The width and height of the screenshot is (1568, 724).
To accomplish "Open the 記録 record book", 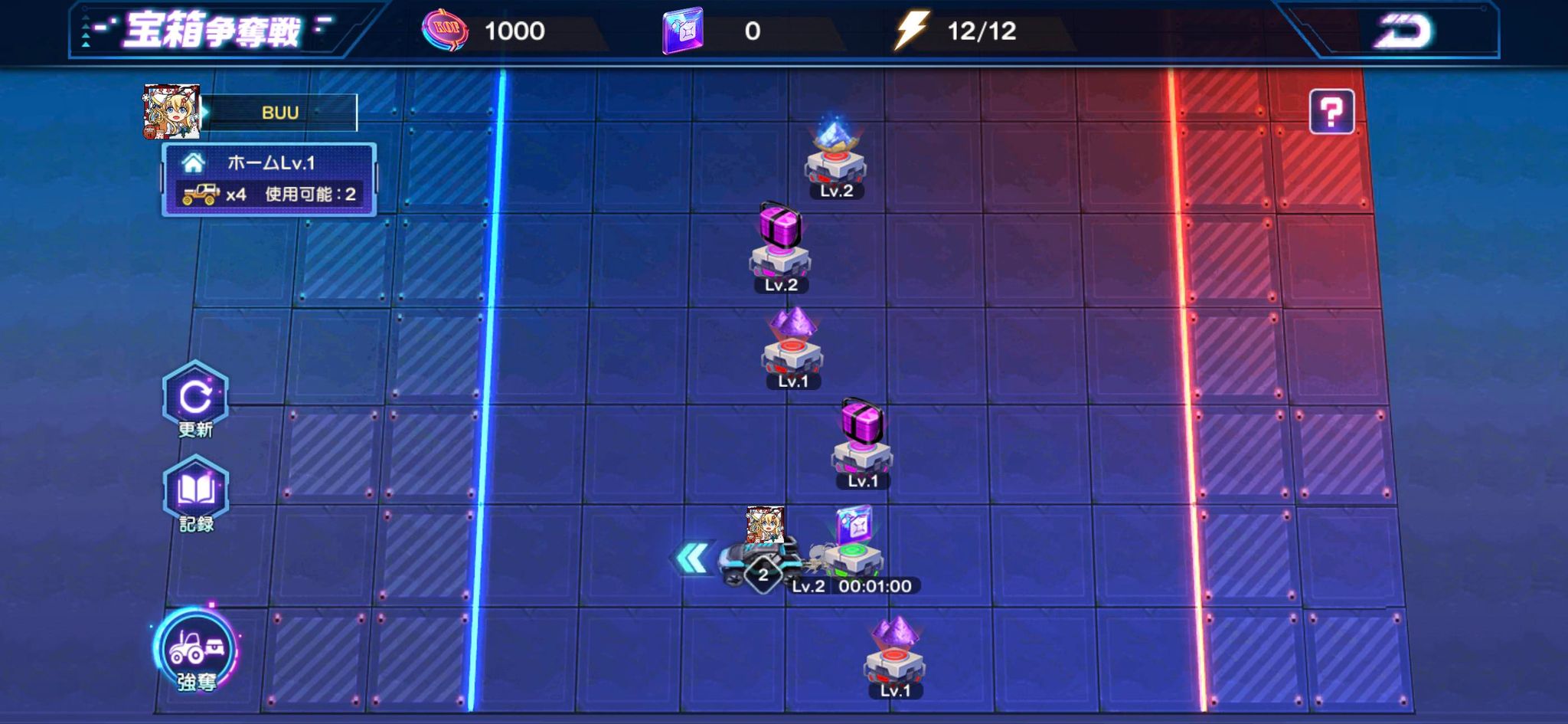I will tap(195, 493).
